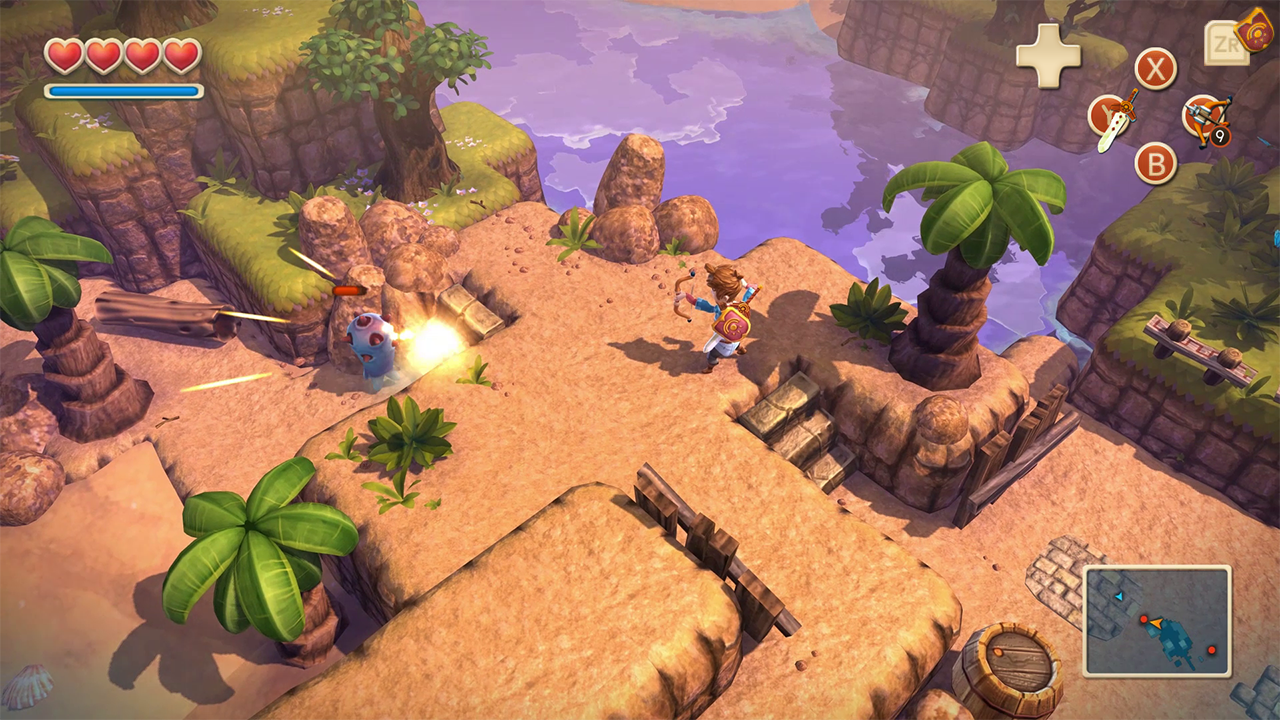This screenshot has width=1280, height=720.
Task: Toggle the blue marker on the minimap
Action: [1119, 597]
